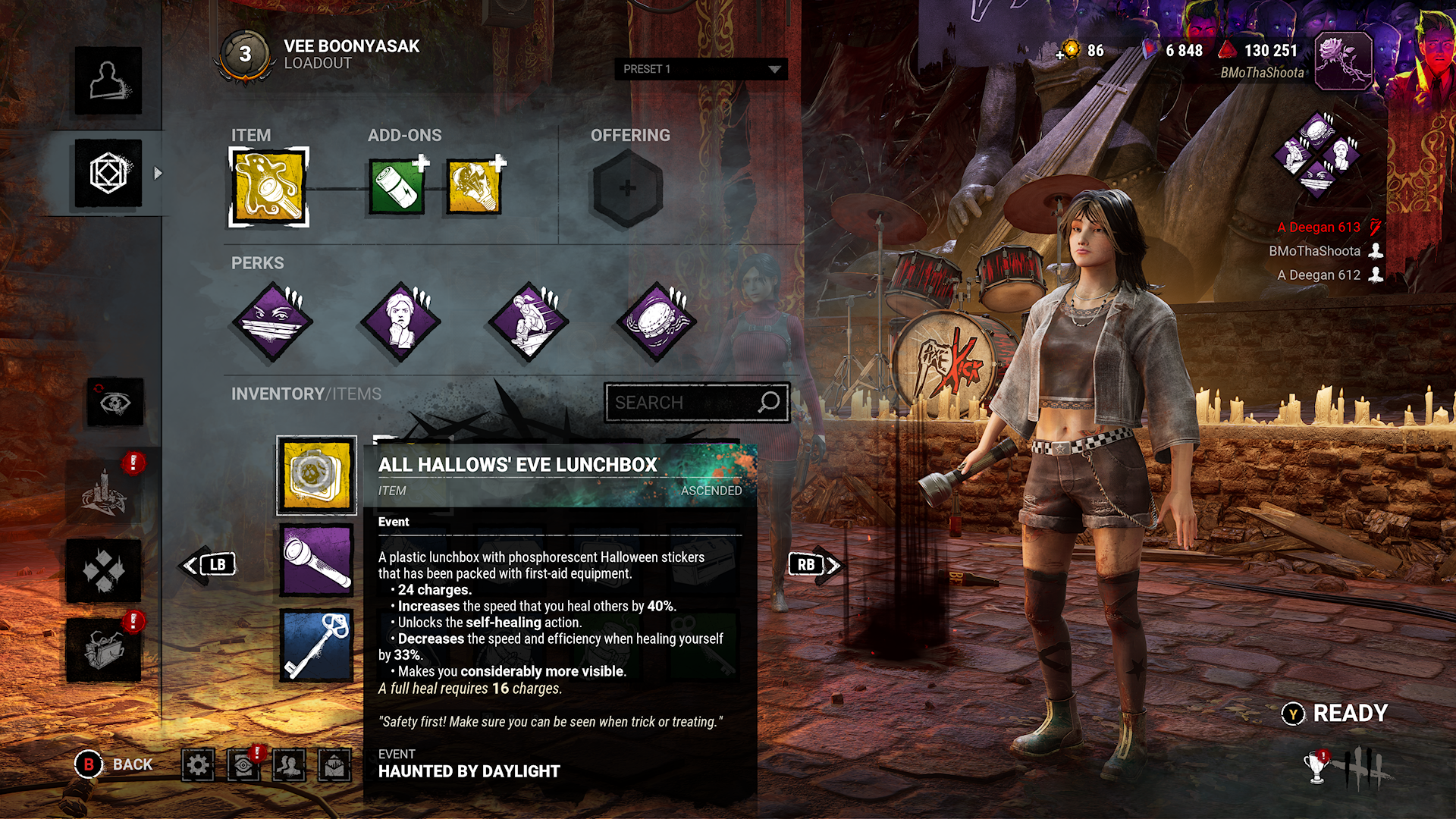1456x819 pixels.
Task: Click the Back button
Action: tap(115, 764)
